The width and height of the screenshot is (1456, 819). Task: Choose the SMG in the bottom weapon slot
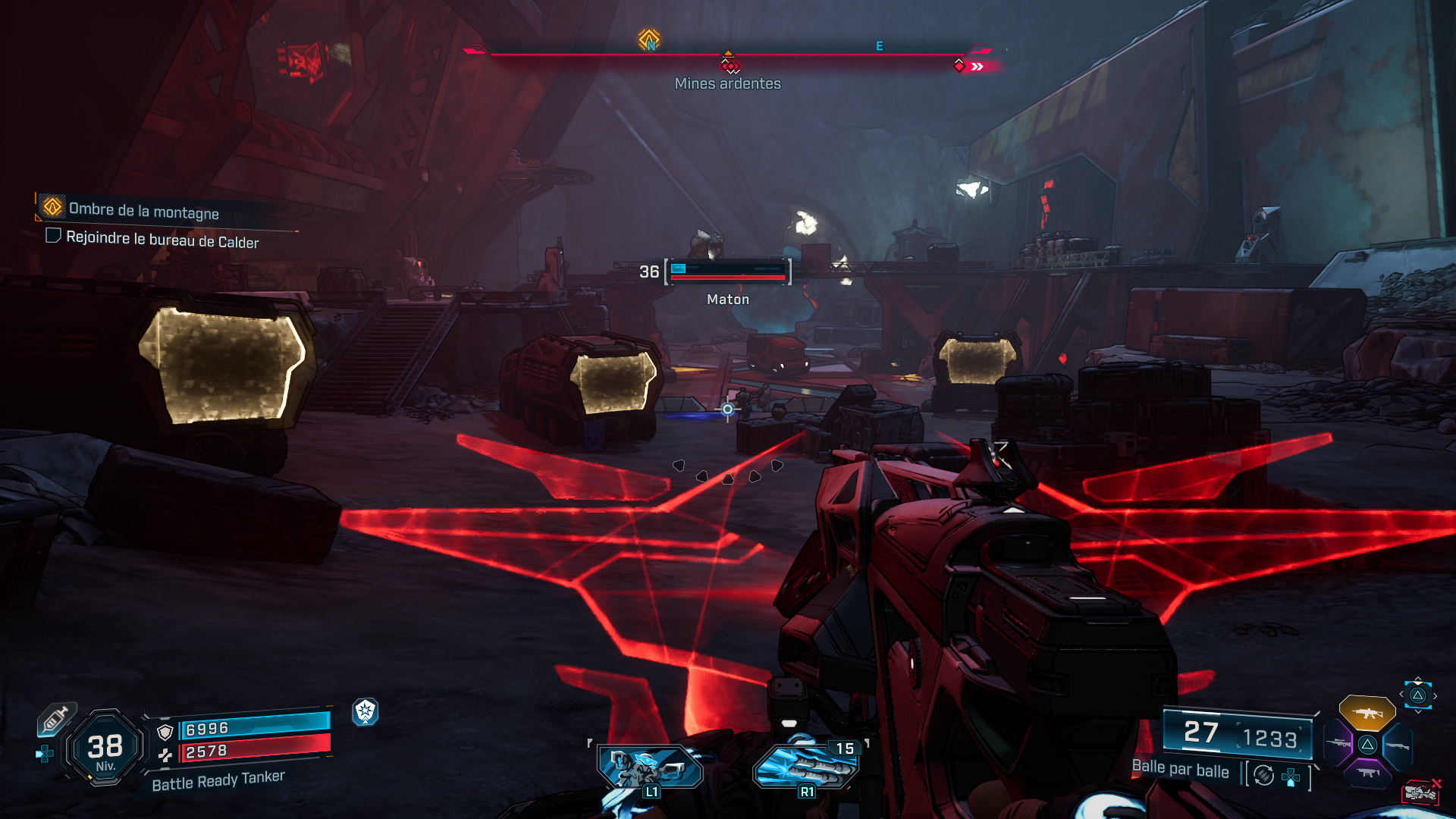(x=1367, y=773)
